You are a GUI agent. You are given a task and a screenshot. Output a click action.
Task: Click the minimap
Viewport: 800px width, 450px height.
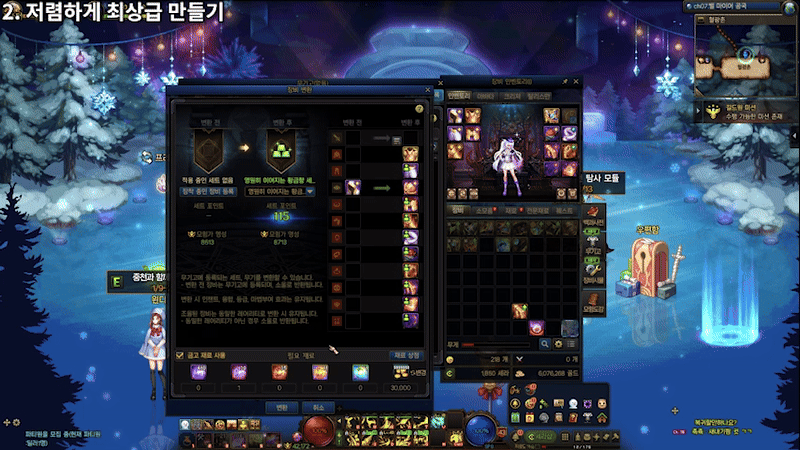747,52
